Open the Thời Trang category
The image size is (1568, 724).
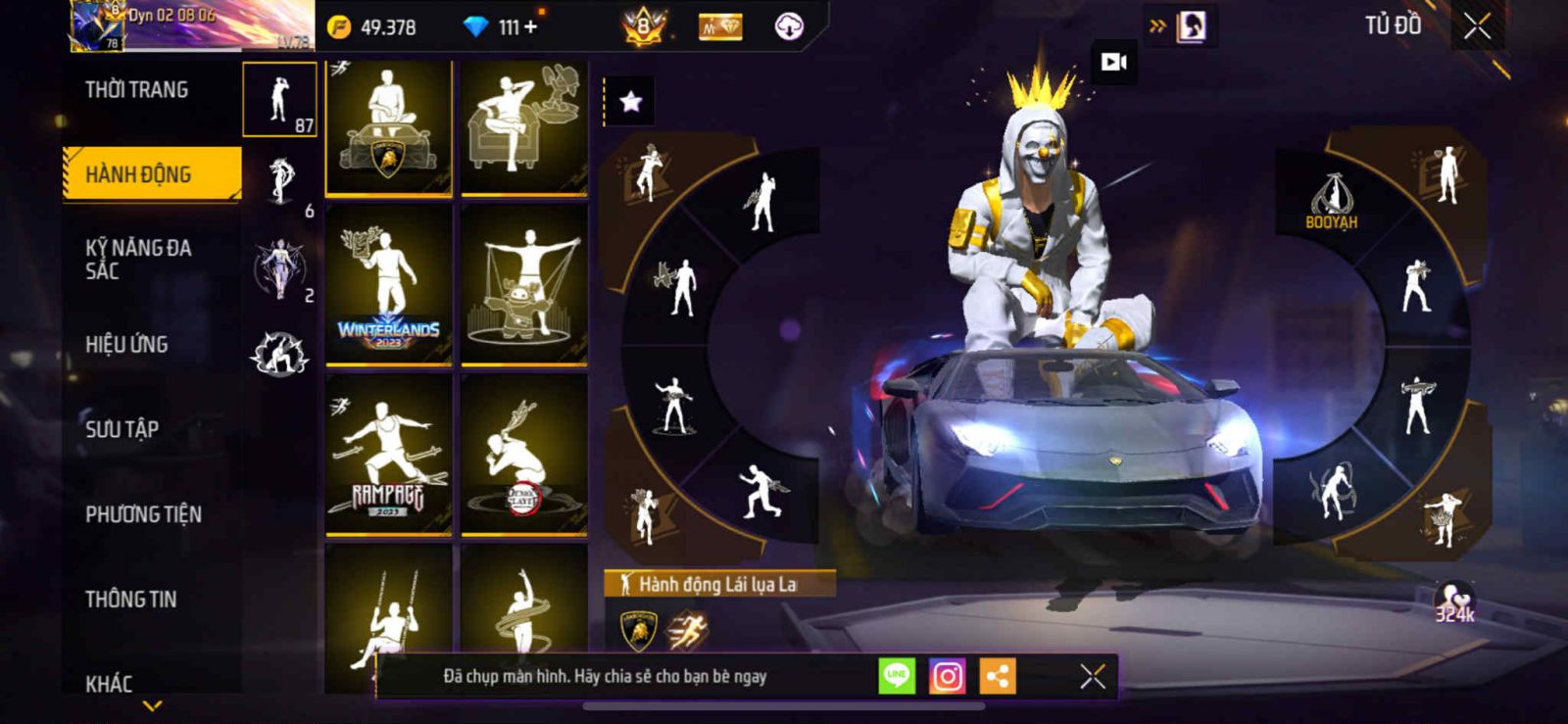point(137,90)
